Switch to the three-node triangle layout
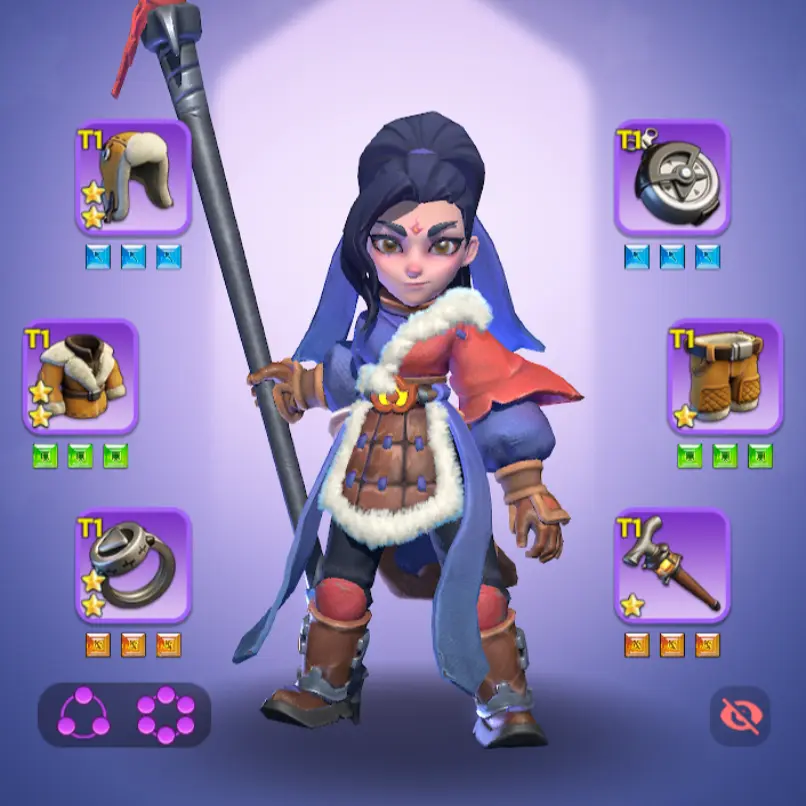The height and width of the screenshot is (806, 806). coord(84,715)
